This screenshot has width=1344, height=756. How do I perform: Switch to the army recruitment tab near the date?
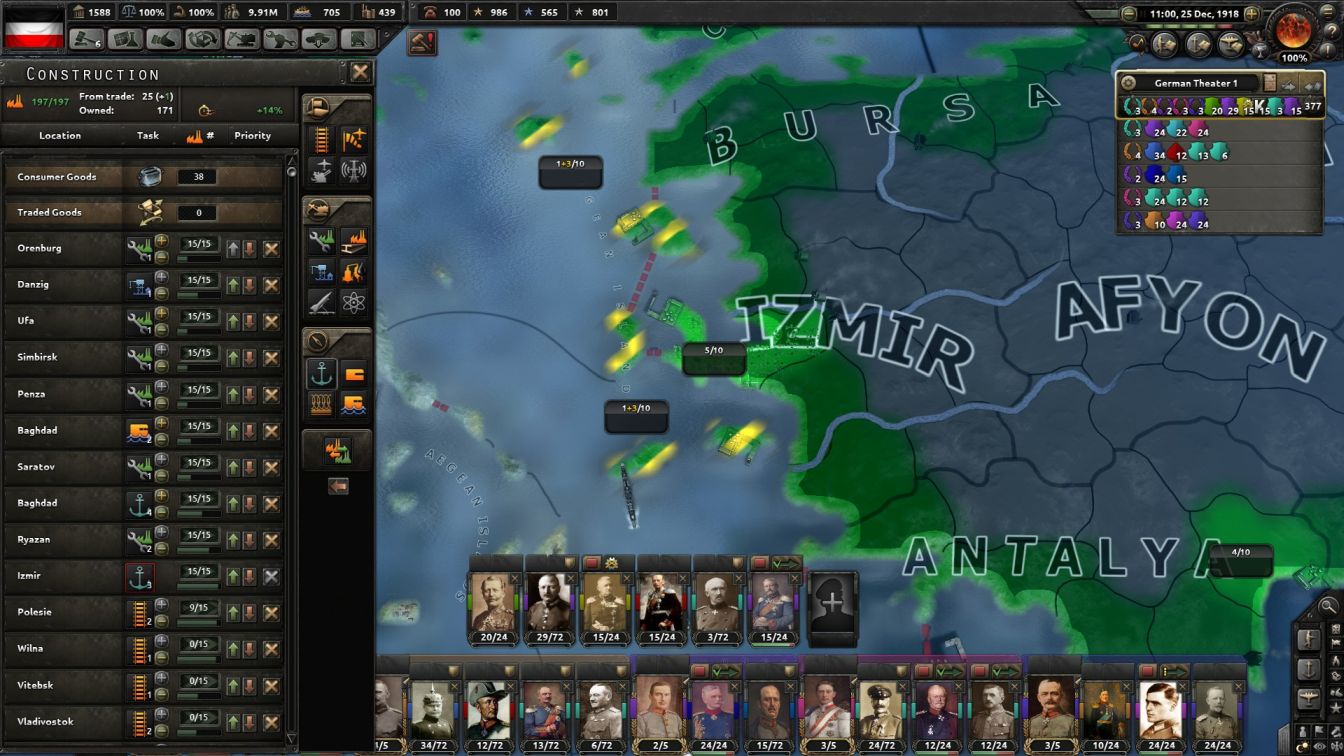point(1164,44)
